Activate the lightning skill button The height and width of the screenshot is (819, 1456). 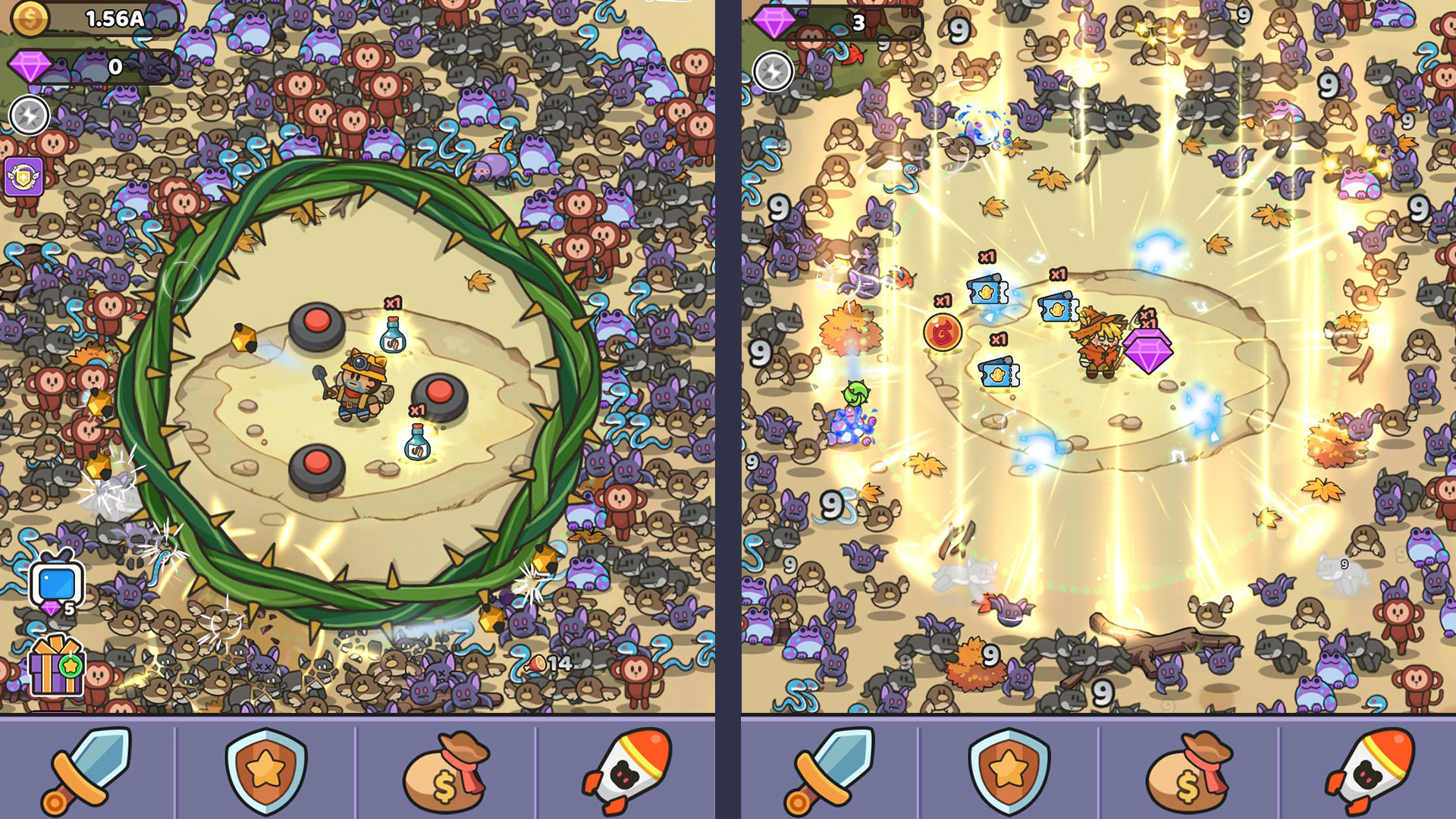pyautogui.click(x=30, y=115)
